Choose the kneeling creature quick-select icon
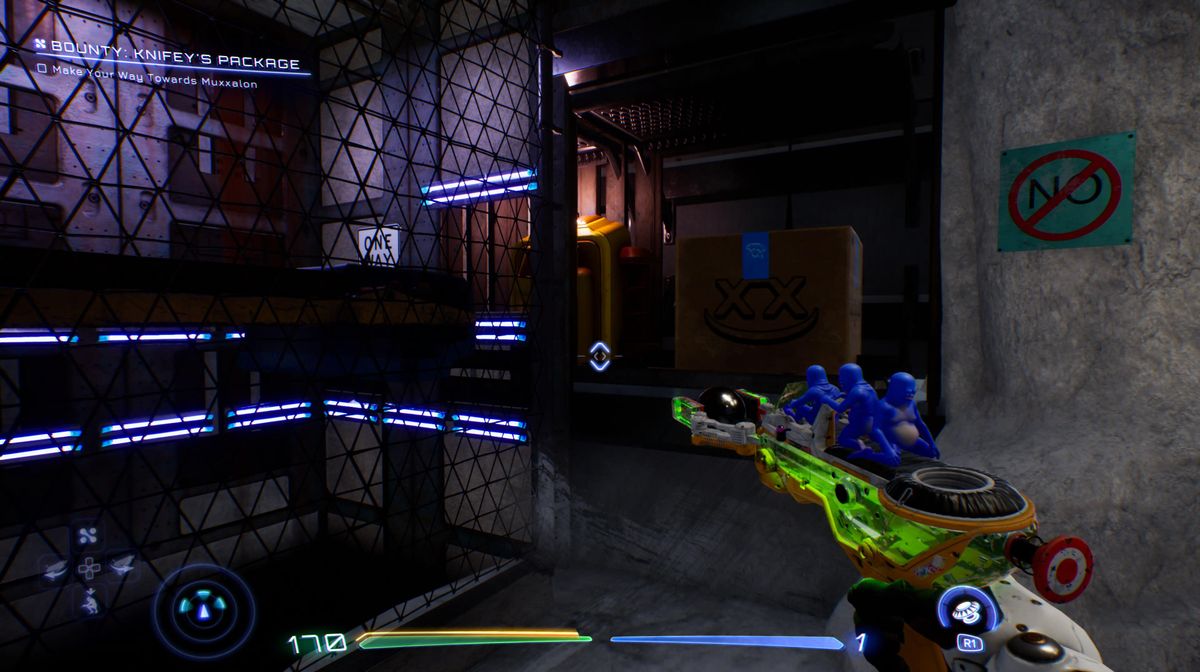Screen dimensions: 1200x672 [90, 600]
